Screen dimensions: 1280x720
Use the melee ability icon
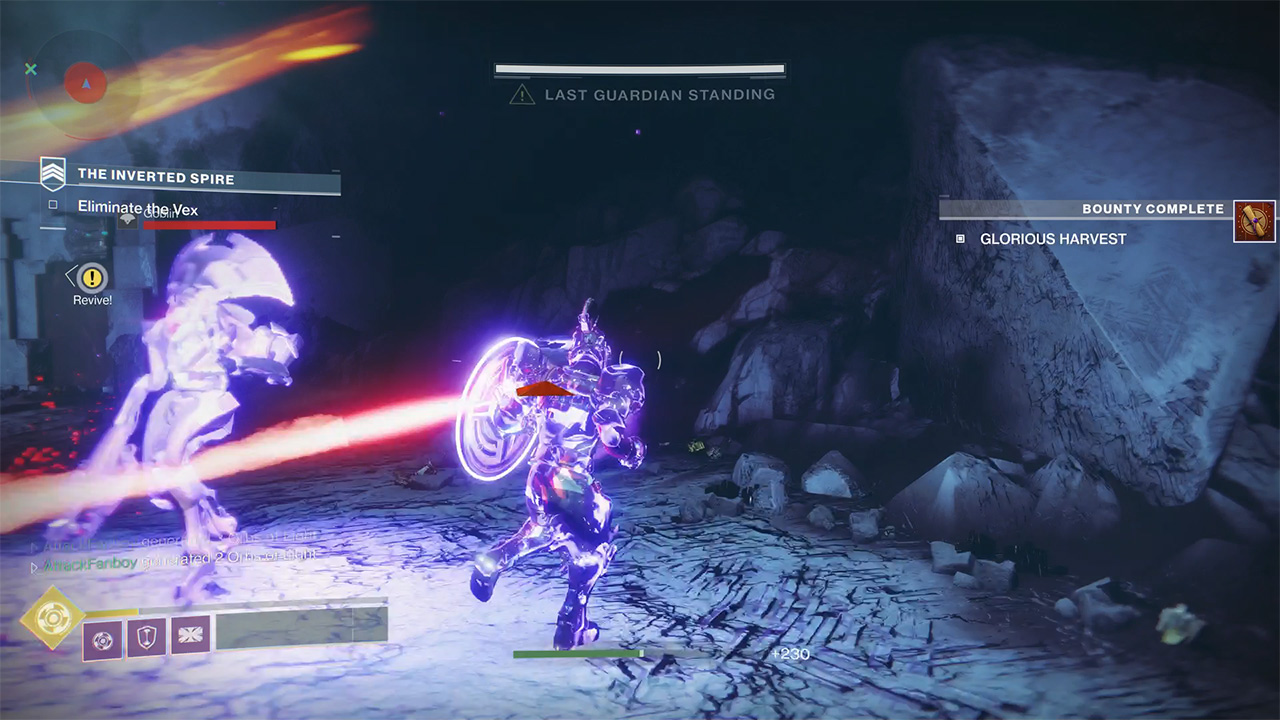[x=190, y=637]
